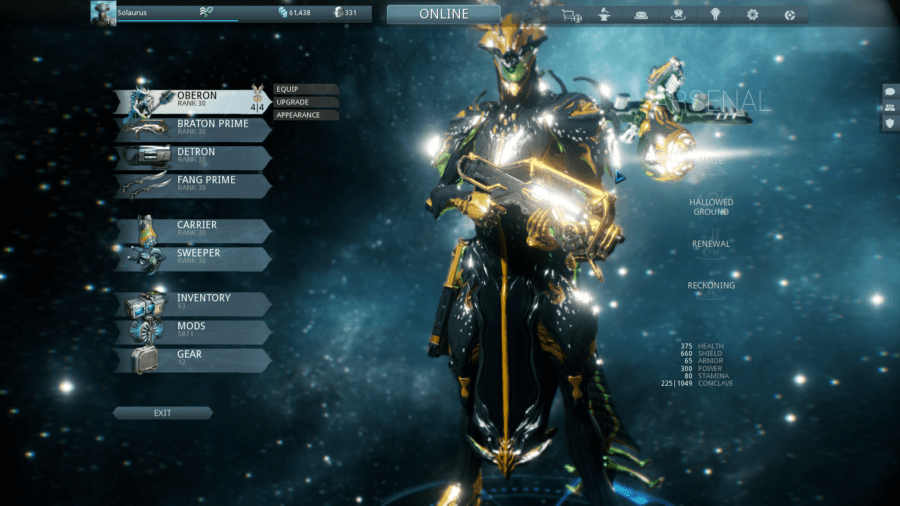The width and height of the screenshot is (900, 506).
Task: Click the Exit button
Action: pyautogui.click(x=162, y=413)
